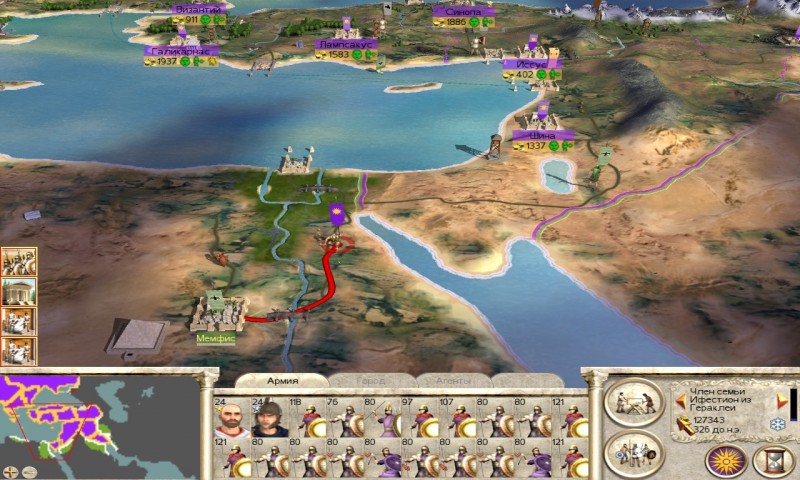This screenshot has height=480, width=800.
Task: Open the marching soldiers notification at the top
Action: [19, 262]
